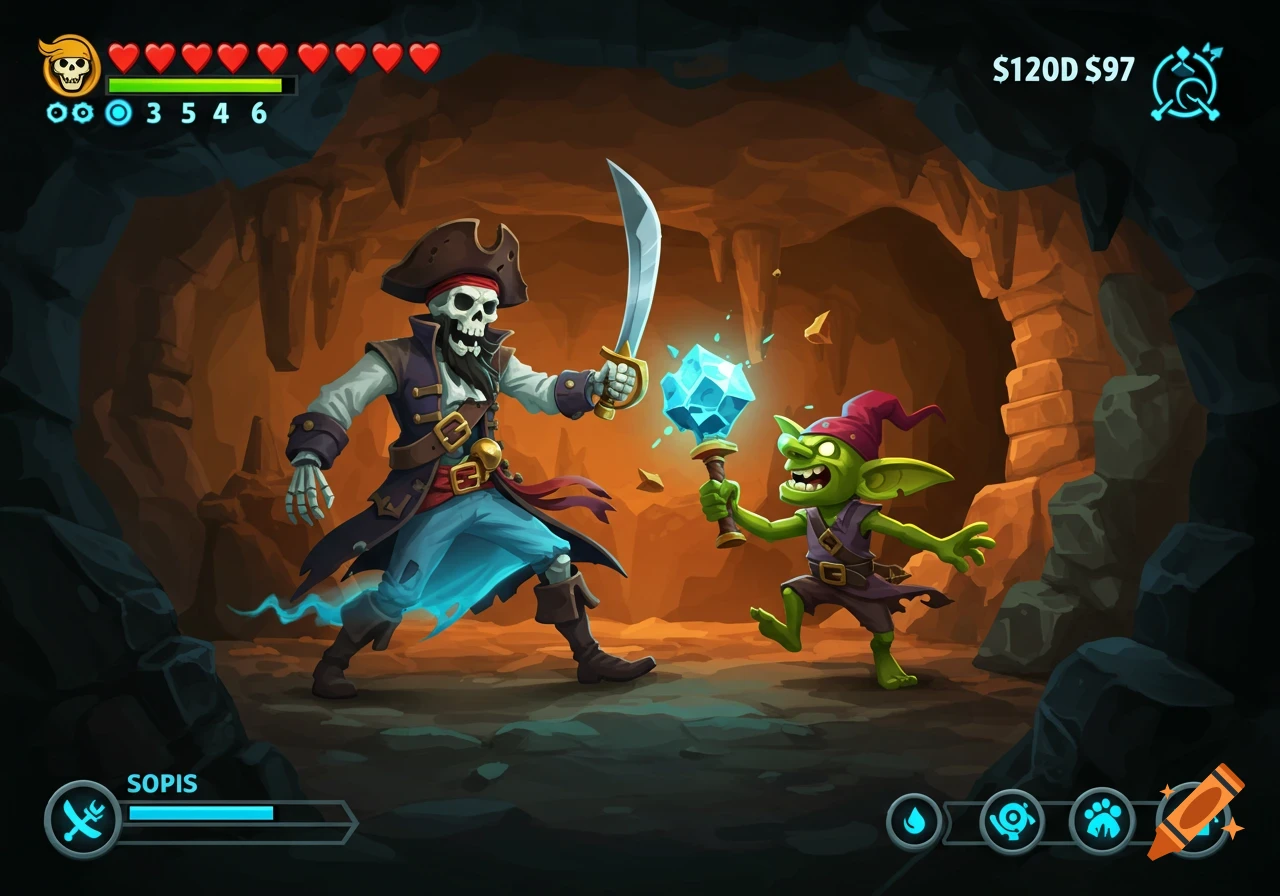
Task: Click the number 6 counter
Action: tap(257, 112)
